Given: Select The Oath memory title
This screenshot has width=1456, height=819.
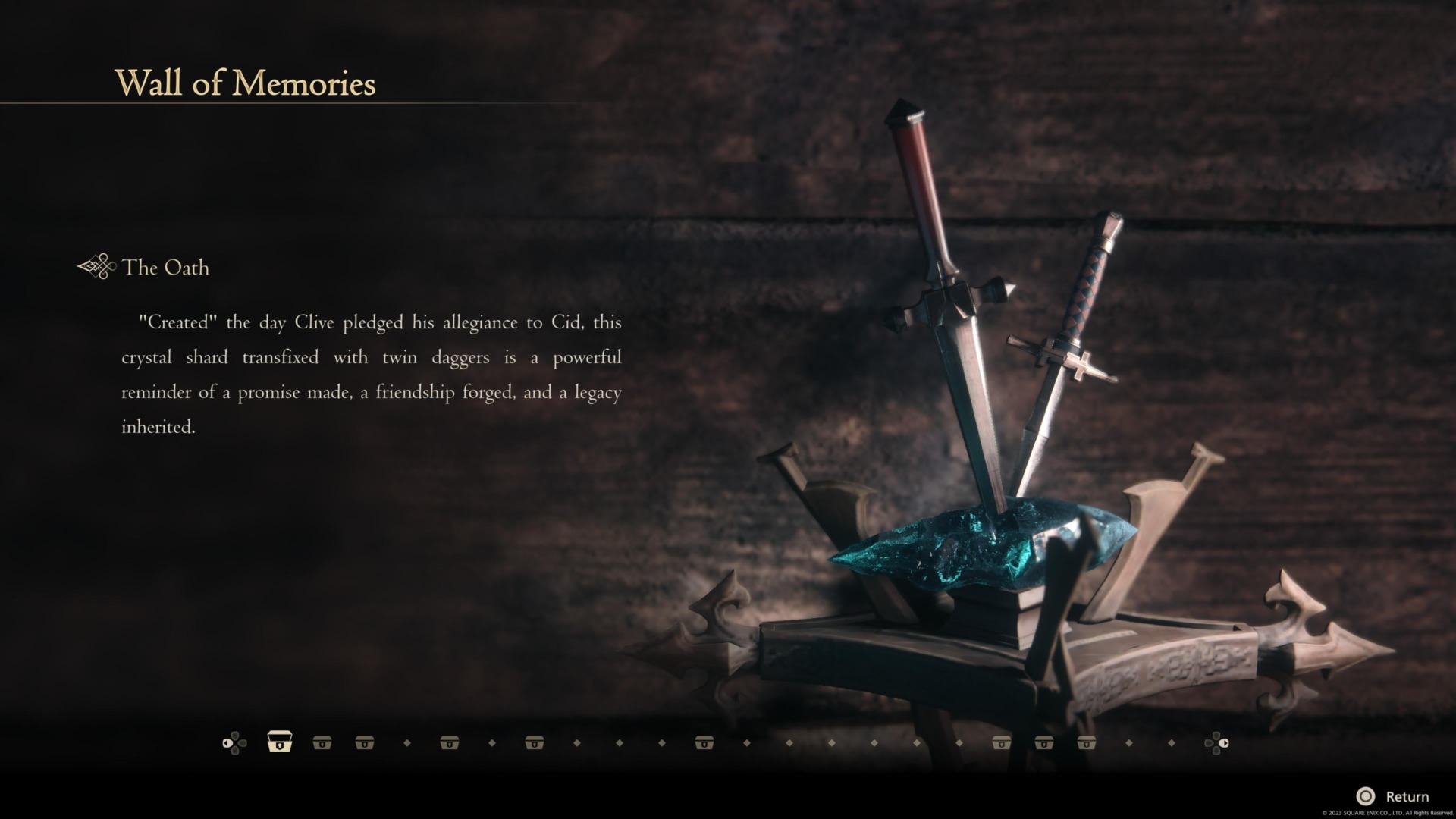Looking at the screenshot, I should (167, 268).
